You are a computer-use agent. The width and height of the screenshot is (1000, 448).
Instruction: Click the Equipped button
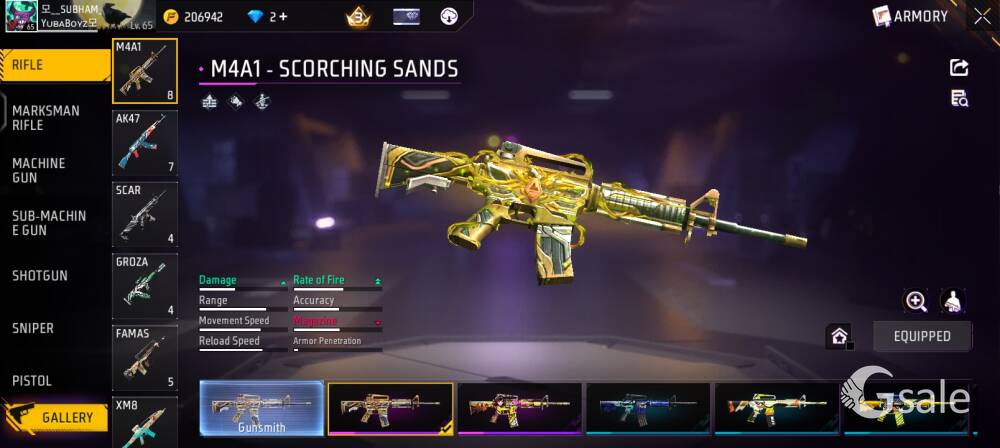[922, 336]
